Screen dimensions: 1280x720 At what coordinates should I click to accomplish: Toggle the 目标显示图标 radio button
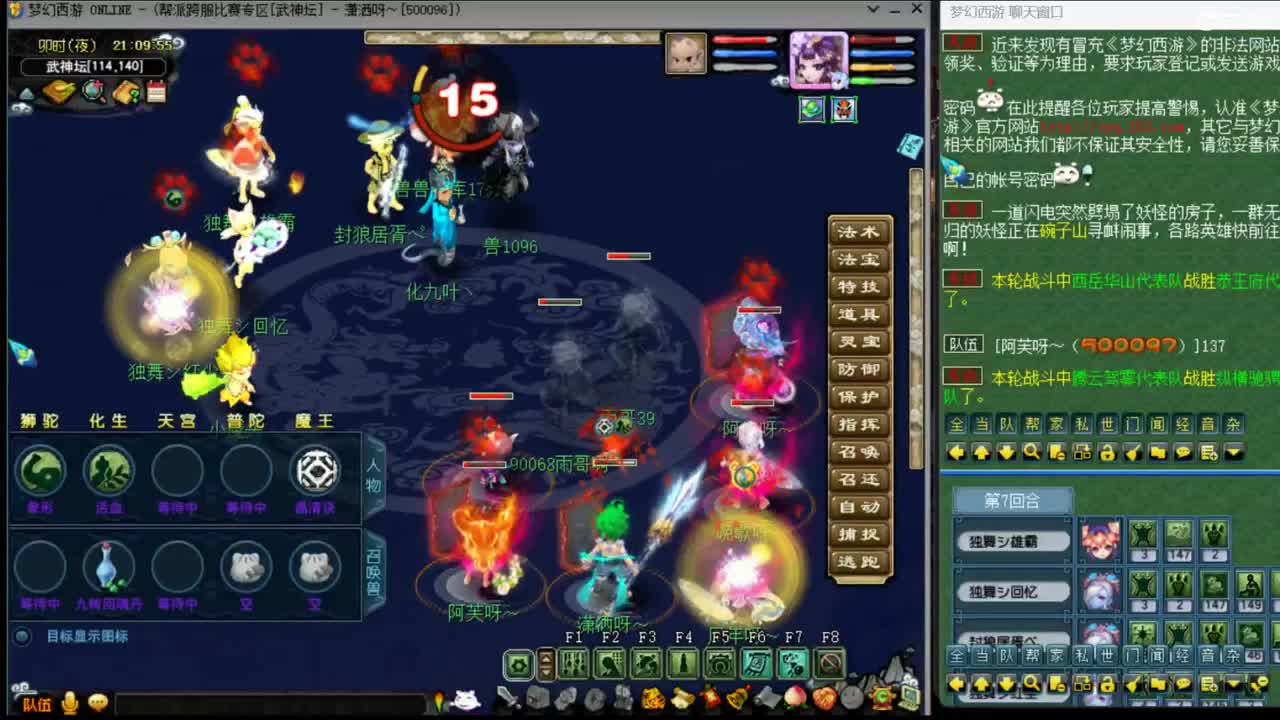(22, 634)
